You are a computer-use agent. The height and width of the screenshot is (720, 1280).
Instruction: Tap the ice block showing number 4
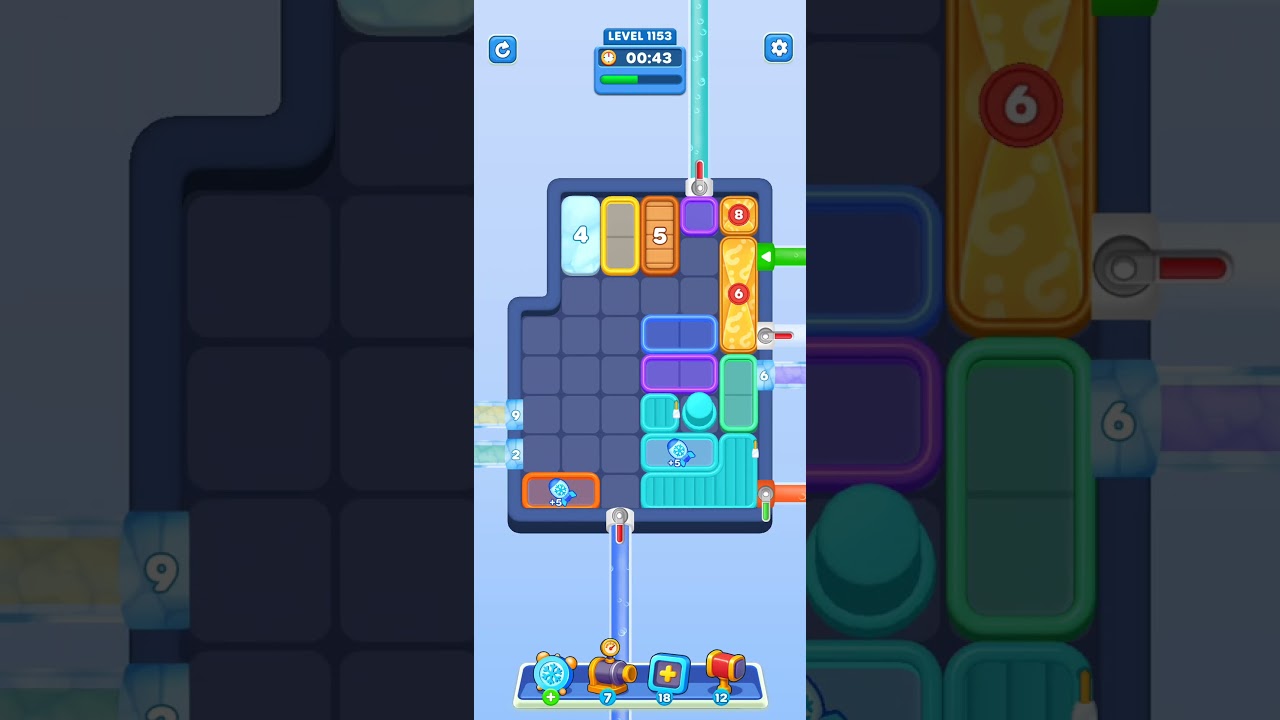coord(579,237)
